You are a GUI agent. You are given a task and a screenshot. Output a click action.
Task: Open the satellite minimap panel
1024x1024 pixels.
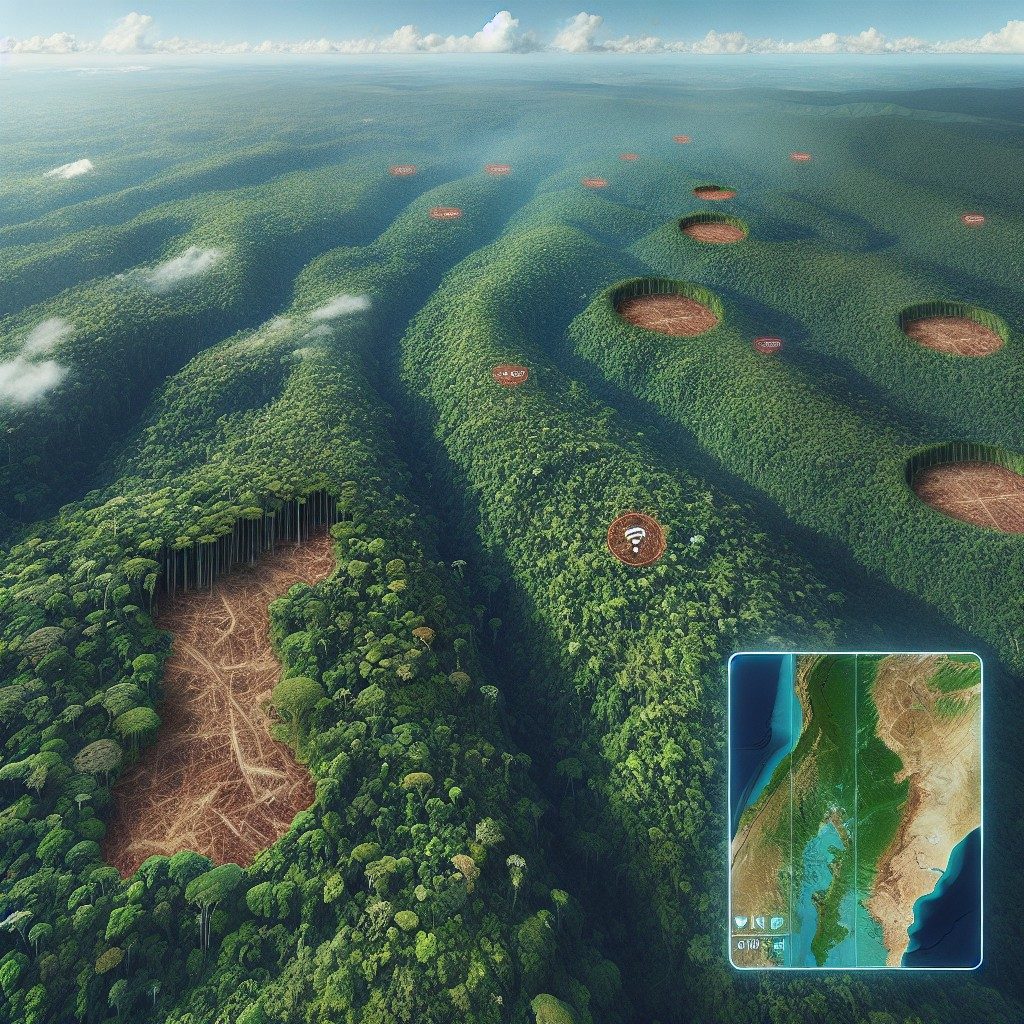(856, 810)
